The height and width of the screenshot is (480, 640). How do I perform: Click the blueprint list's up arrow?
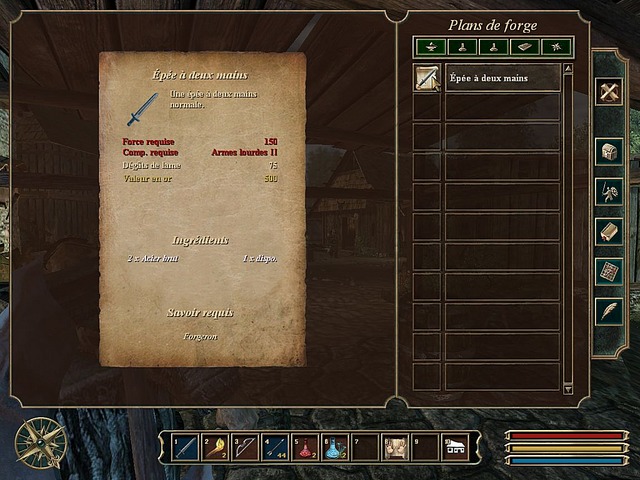point(568,69)
